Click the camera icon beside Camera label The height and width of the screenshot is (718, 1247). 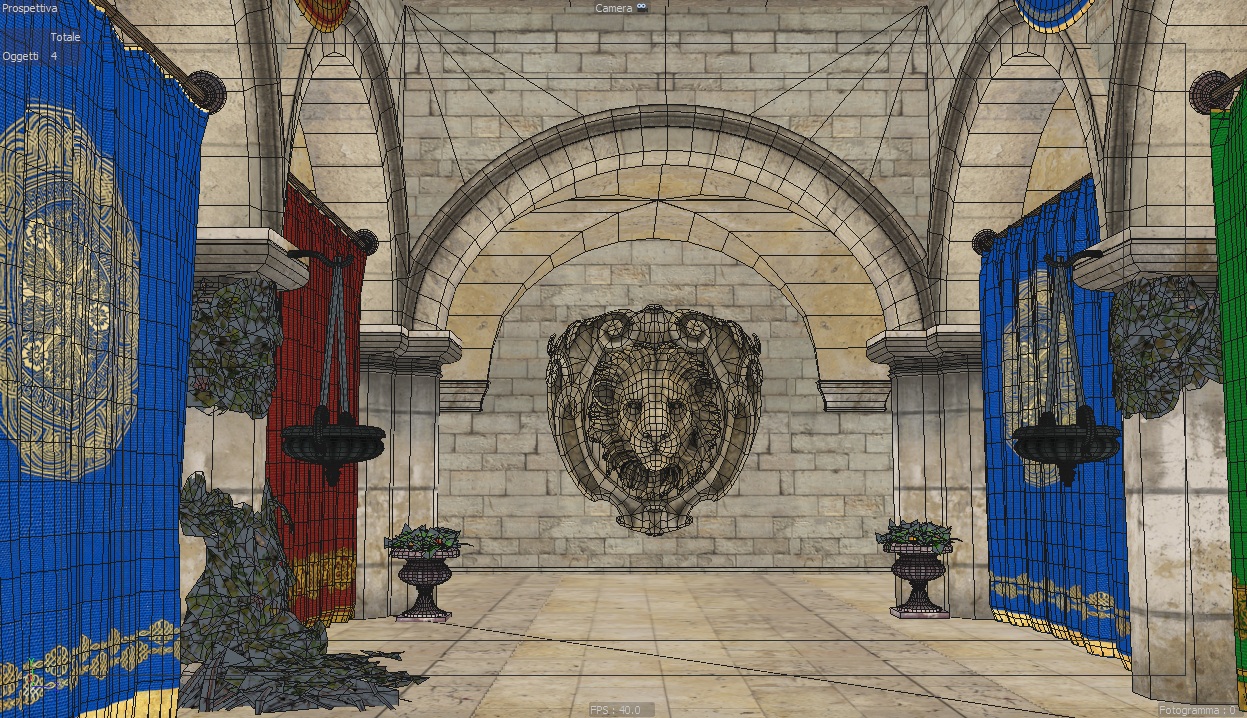click(643, 8)
